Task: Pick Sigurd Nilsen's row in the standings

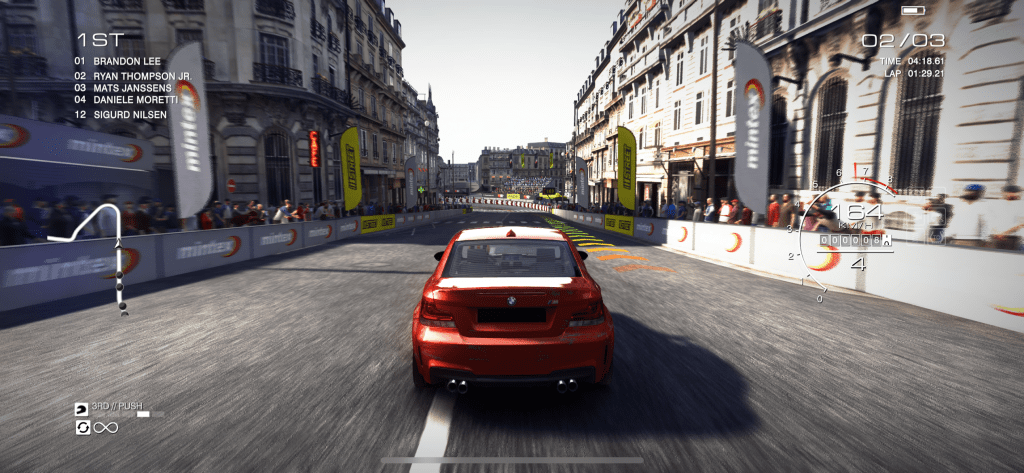Action: (120, 114)
